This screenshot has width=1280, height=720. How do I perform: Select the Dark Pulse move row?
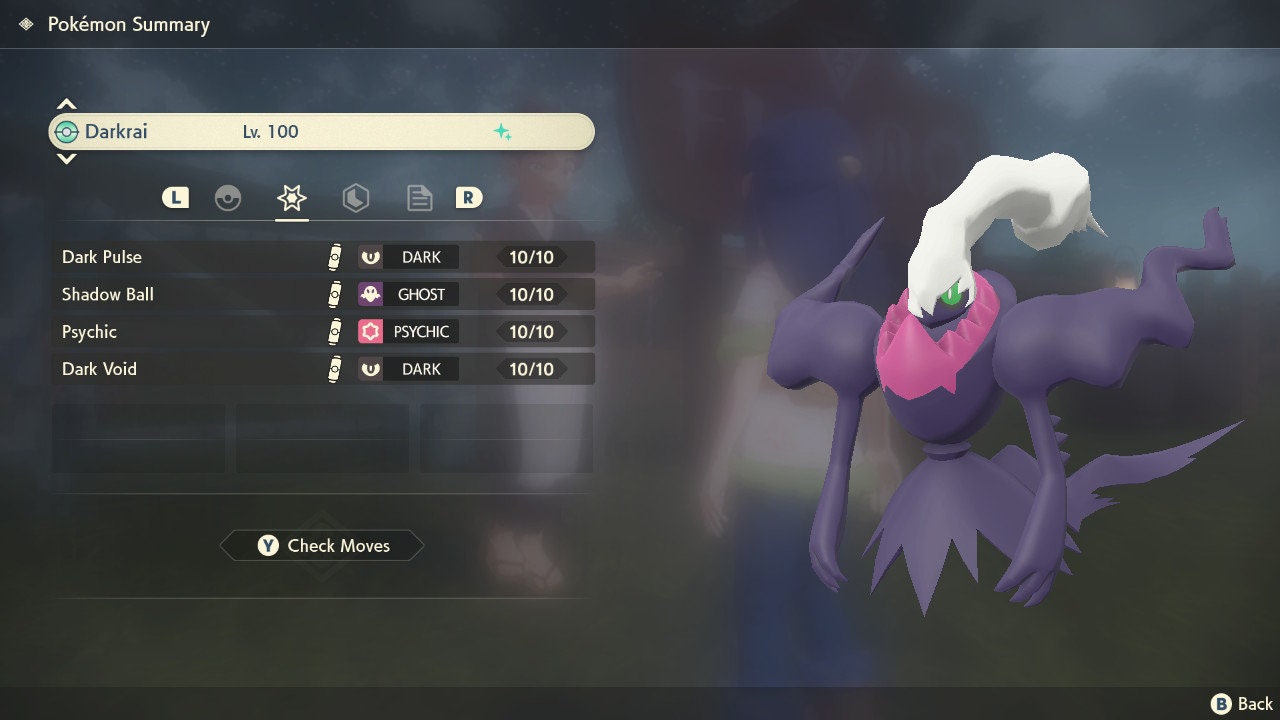pos(322,257)
